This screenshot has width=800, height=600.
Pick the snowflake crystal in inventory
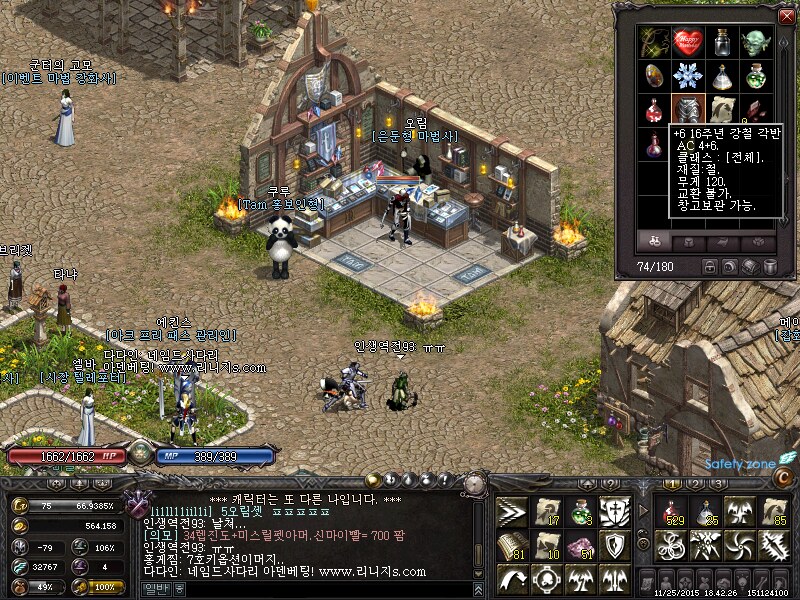tap(687, 76)
